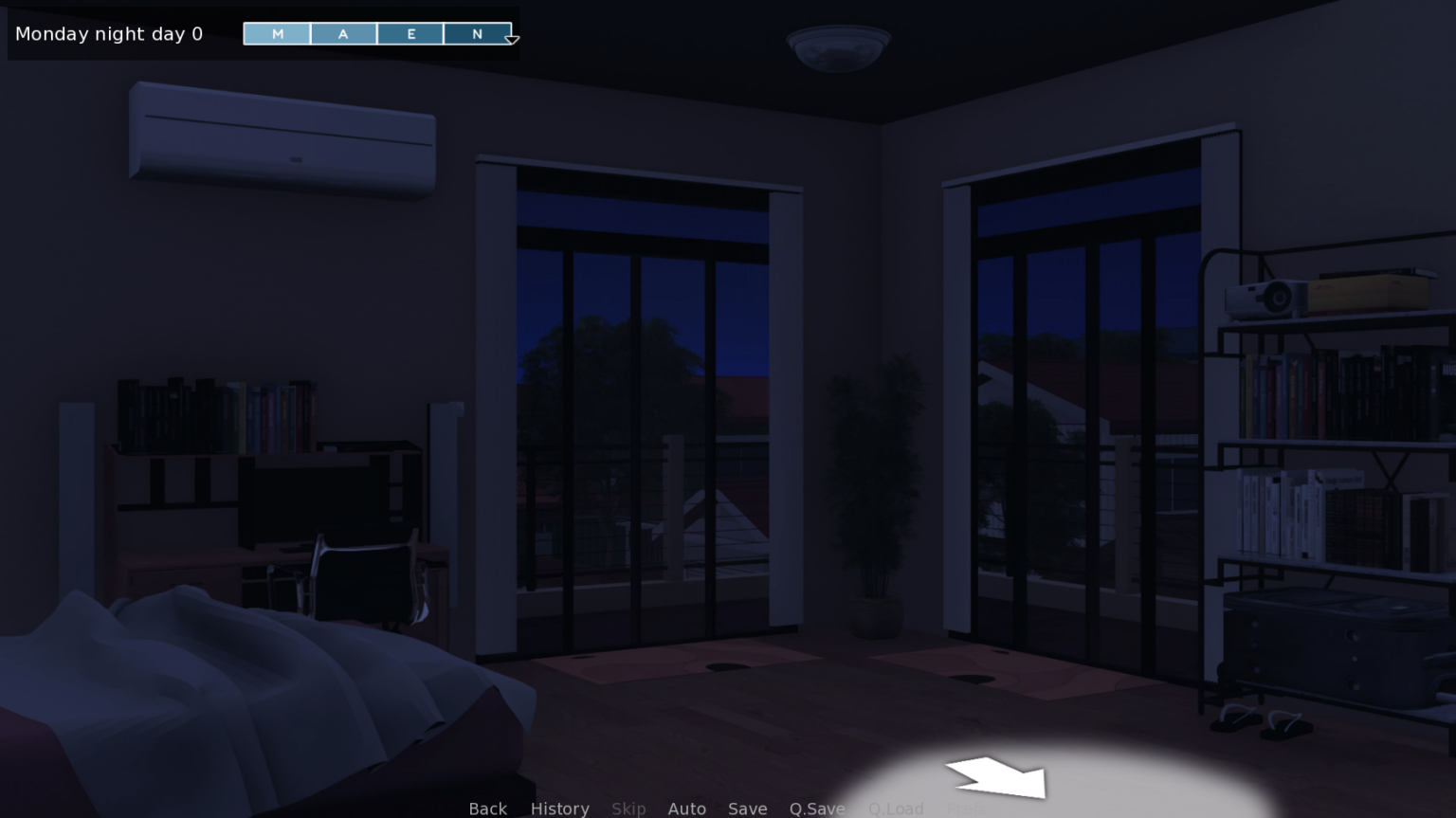1456x818 pixels.
Task: Load the quick save via Q.Load
Action: 895,809
